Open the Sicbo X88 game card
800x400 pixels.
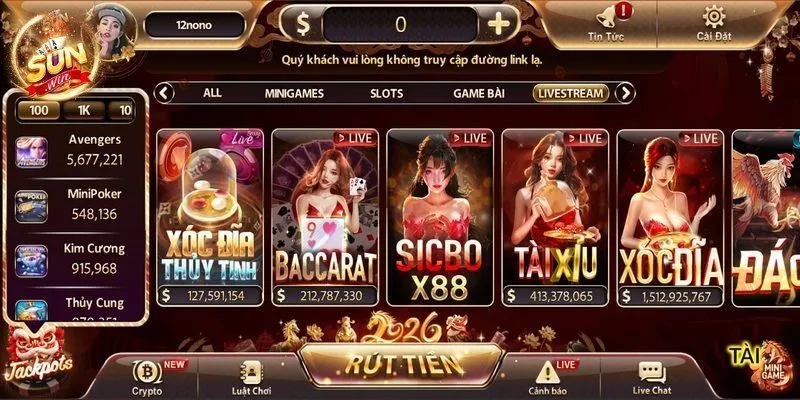click(439, 215)
